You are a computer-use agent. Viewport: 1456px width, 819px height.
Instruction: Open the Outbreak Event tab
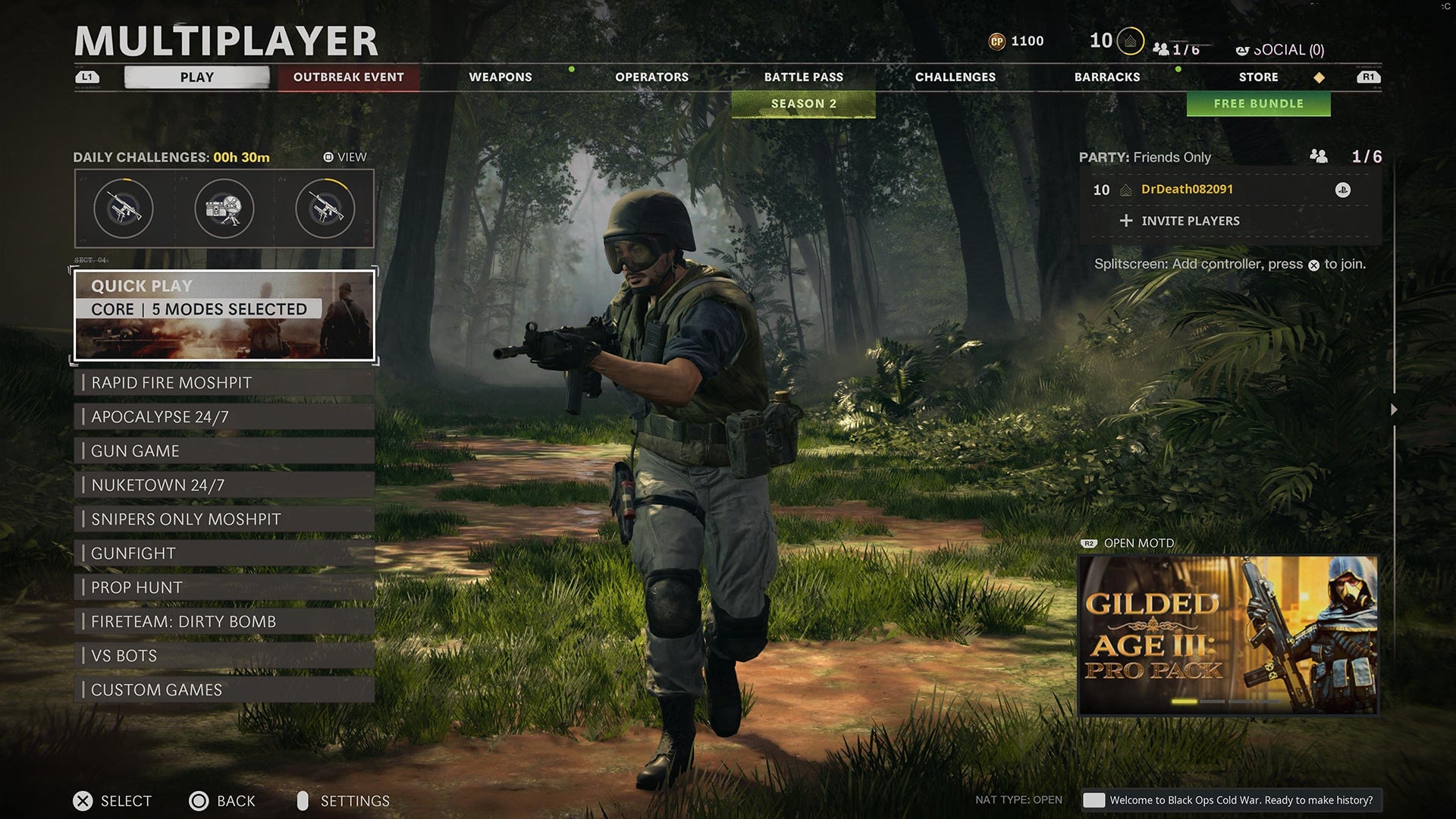click(348, 77)
